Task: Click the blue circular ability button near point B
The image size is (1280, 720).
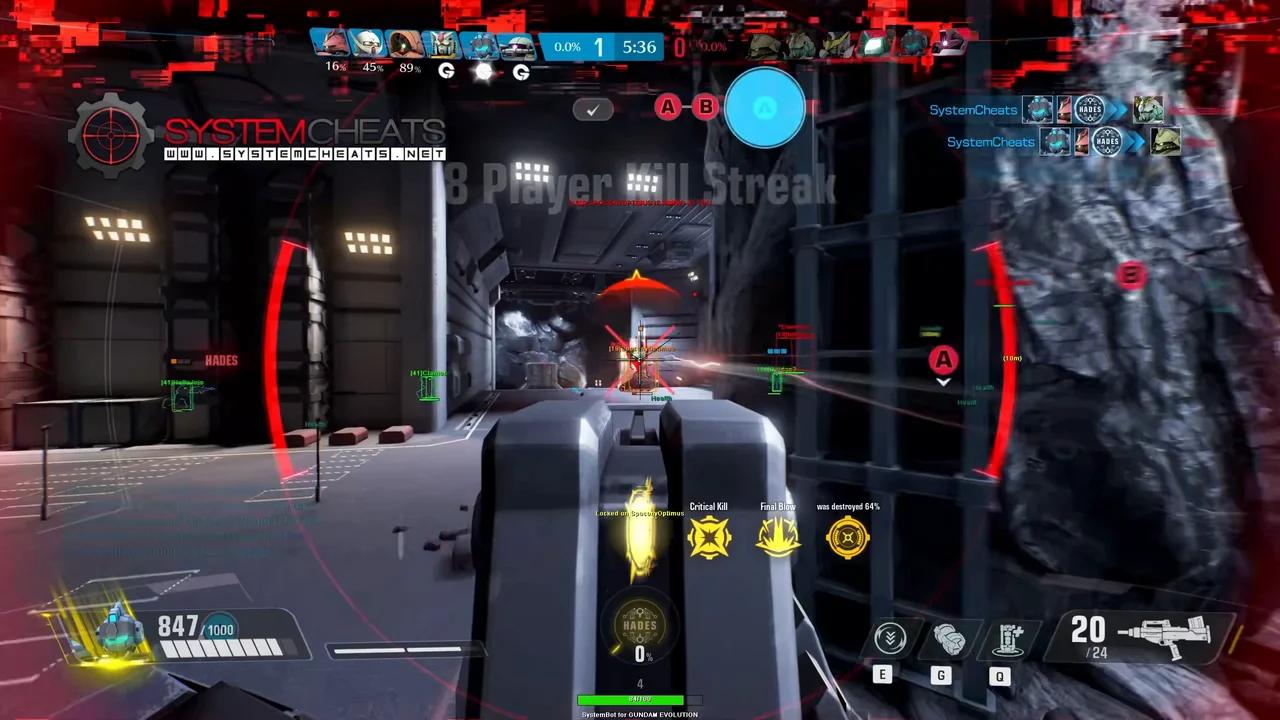Action: click(x=766, y=110)
